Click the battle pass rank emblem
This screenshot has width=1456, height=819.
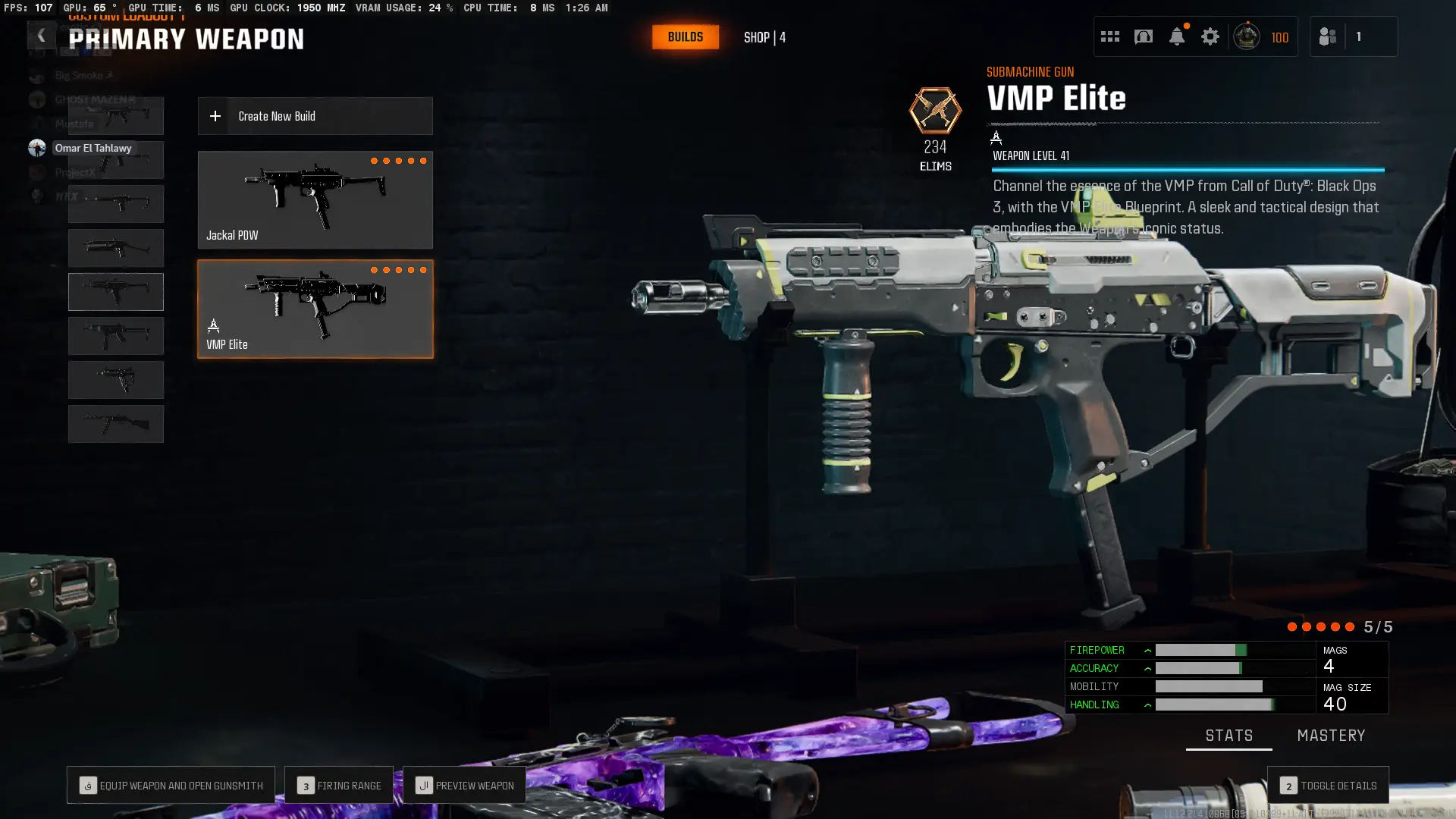(x=1247, y=36)
